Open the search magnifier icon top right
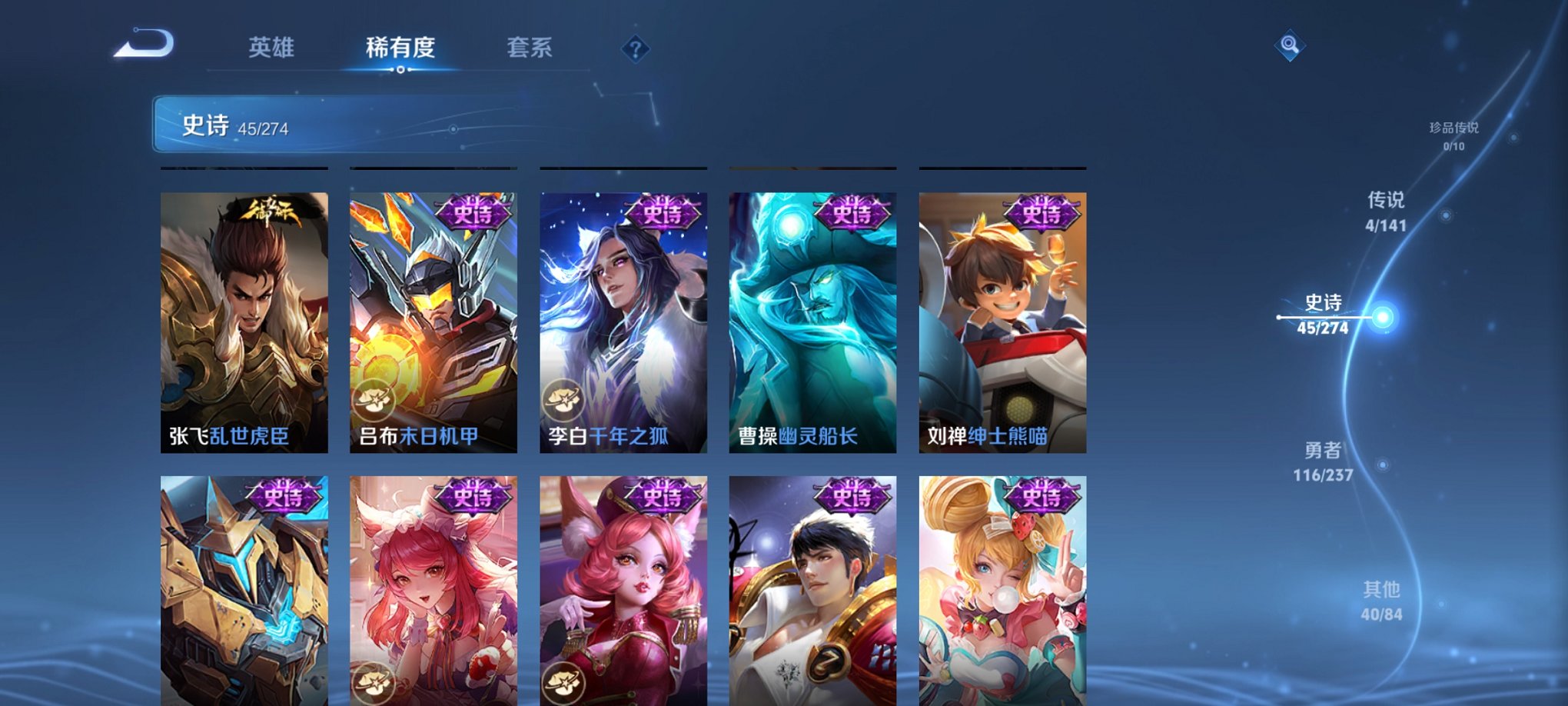The width and height of the screenshot is (1568, 706). [x=1291, y=46]
